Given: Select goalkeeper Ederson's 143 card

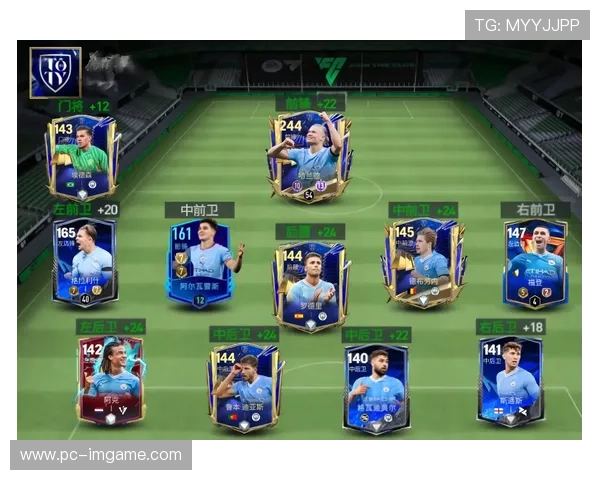Looking at the screenshot, I should coord(81,157).
